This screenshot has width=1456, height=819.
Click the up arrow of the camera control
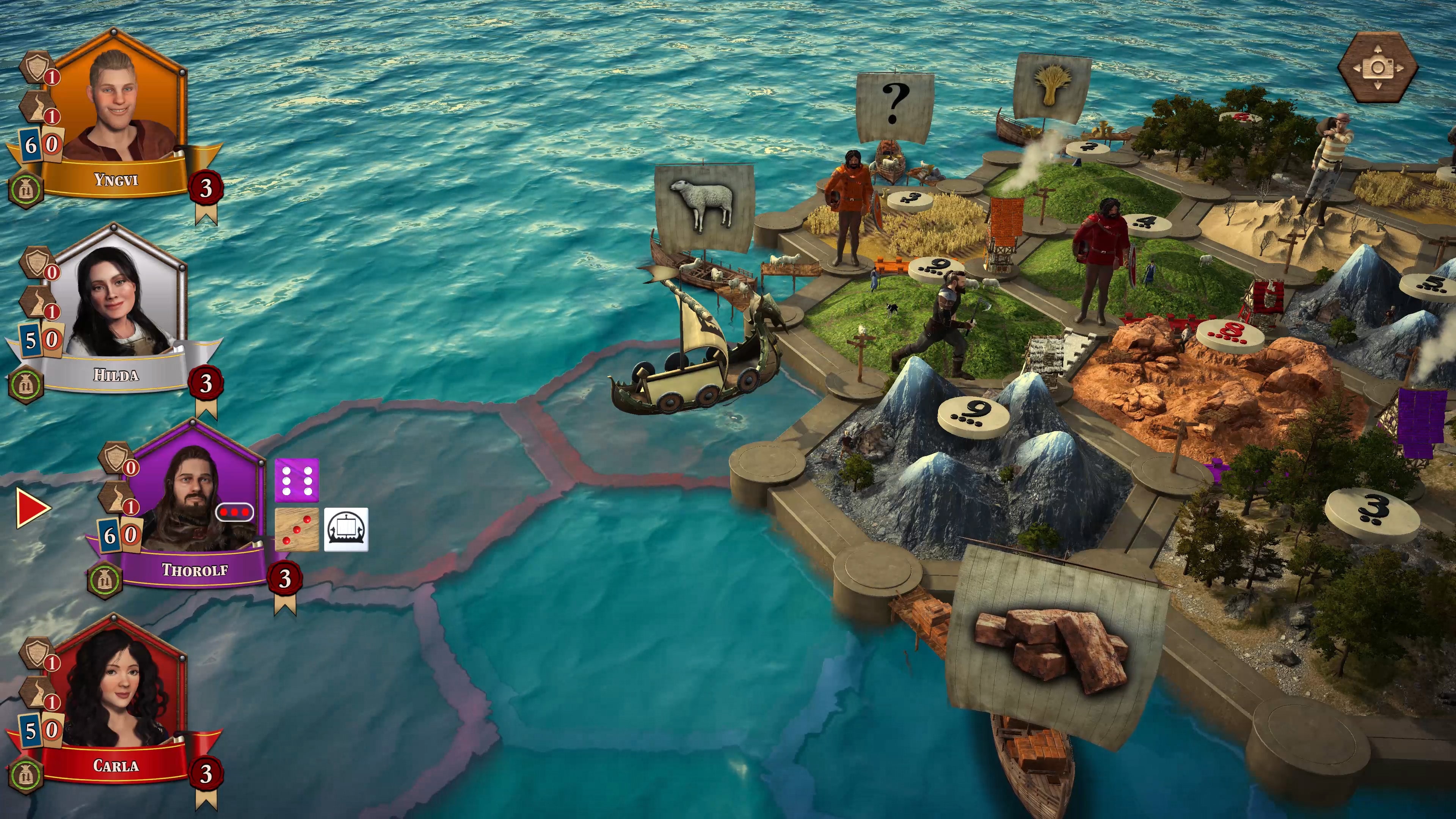(1378, 49)
